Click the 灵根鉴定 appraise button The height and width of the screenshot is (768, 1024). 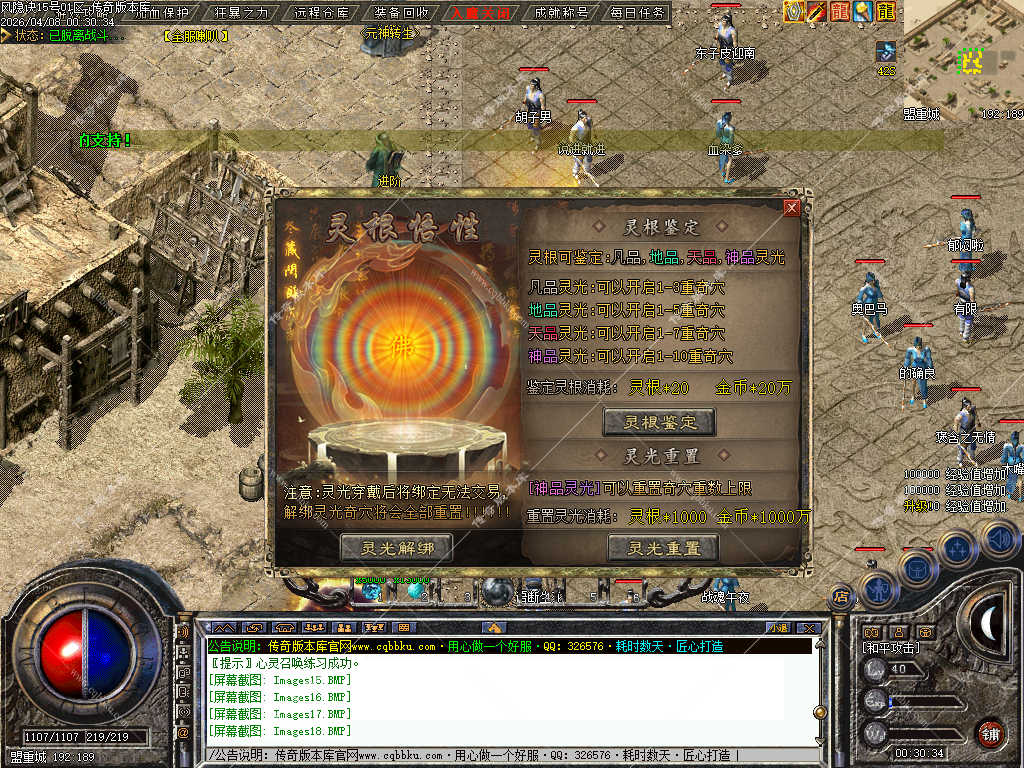click(x=659, y=422)
